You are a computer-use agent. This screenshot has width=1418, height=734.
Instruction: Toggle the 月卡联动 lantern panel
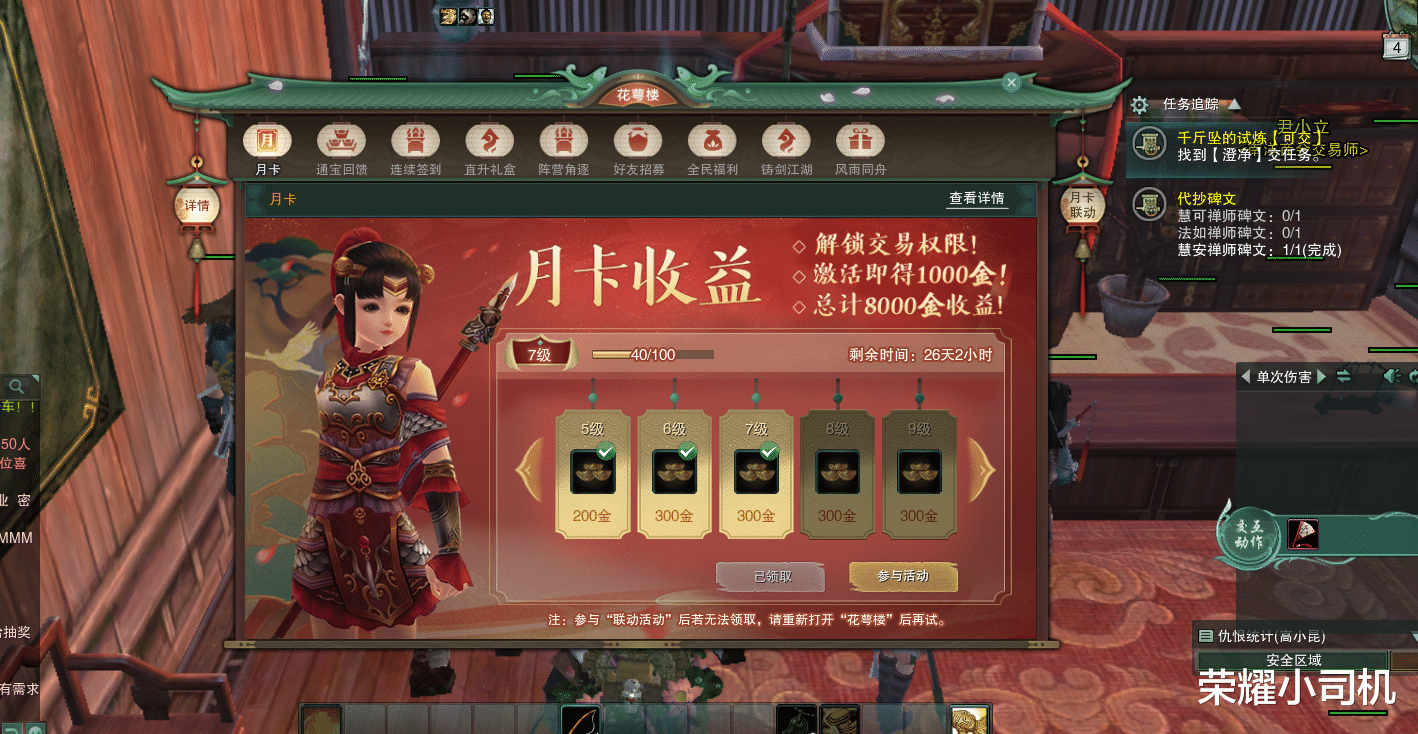(x=1083, y=204)
